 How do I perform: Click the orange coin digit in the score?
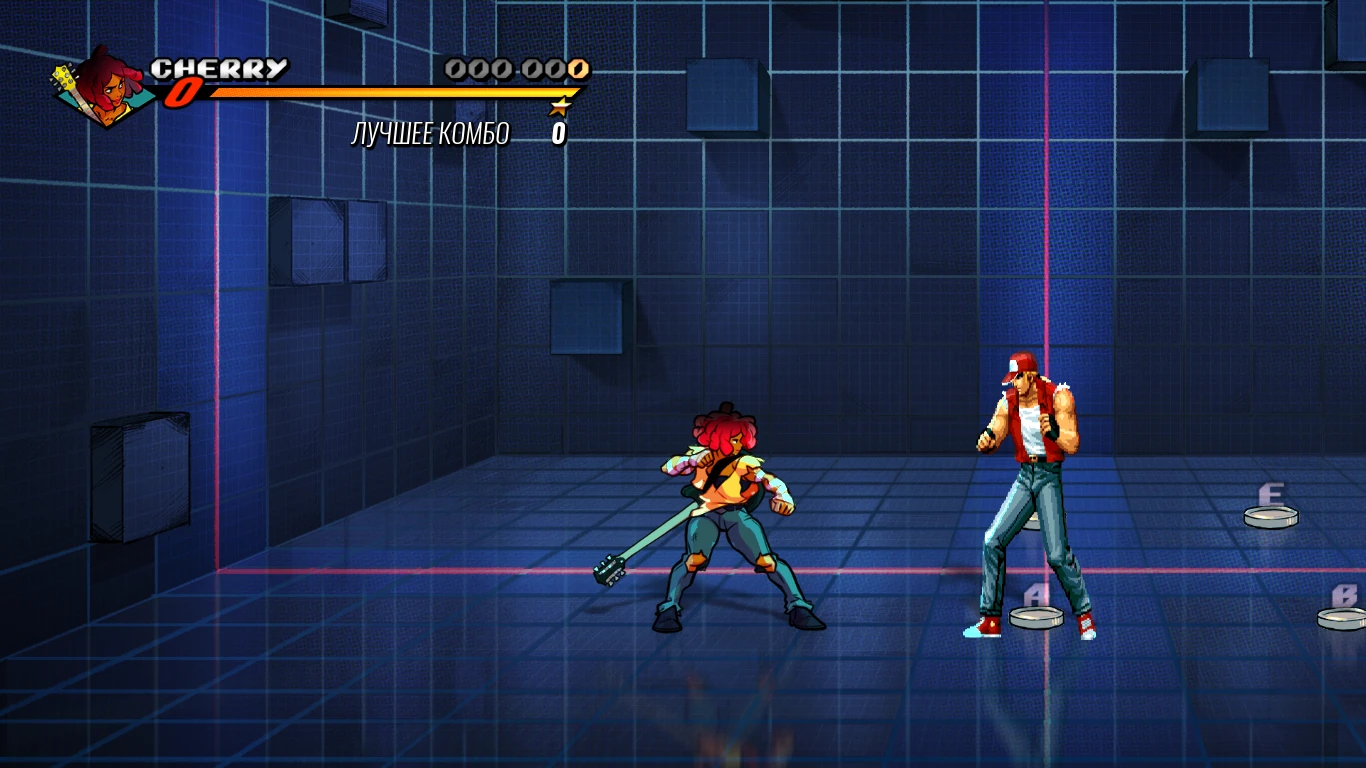coord(577,70)
